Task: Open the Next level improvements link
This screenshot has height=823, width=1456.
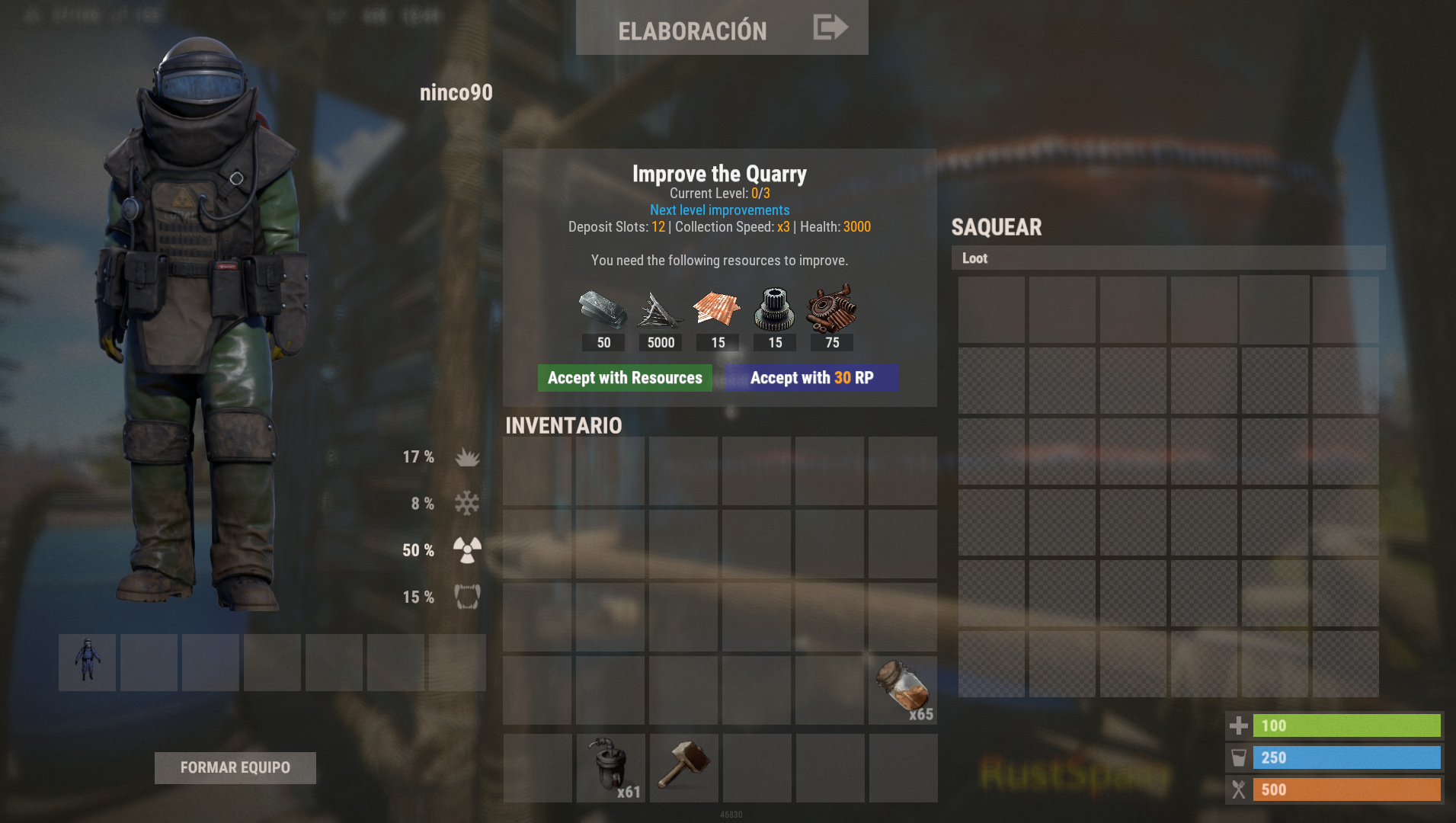Action: click(719, 210)
